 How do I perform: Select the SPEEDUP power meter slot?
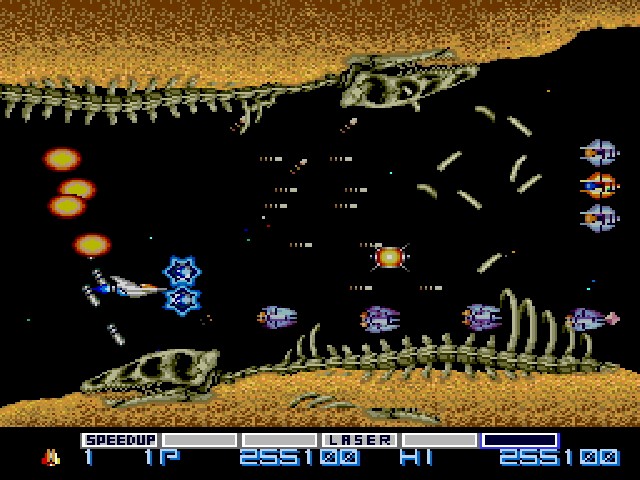point(120,440)
